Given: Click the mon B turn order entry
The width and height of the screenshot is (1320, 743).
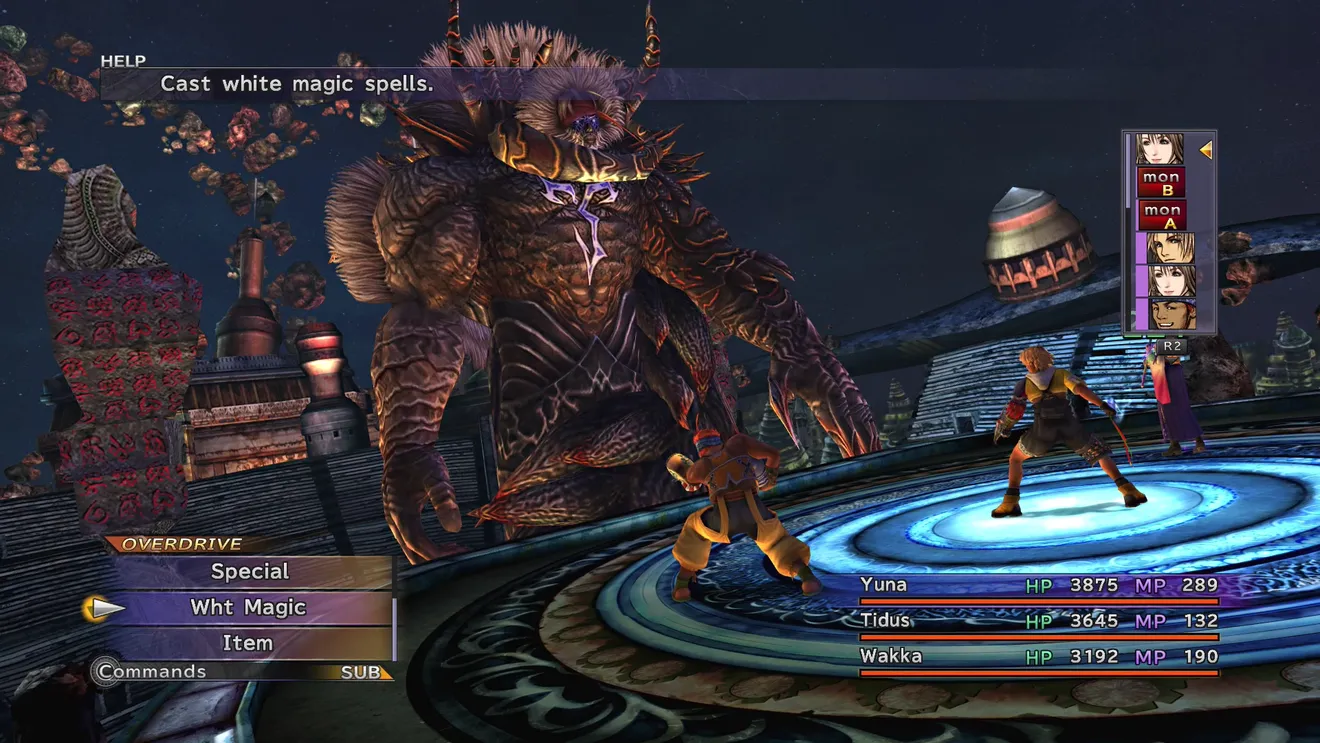Looking at the screenshot, I should (1161, 183).
